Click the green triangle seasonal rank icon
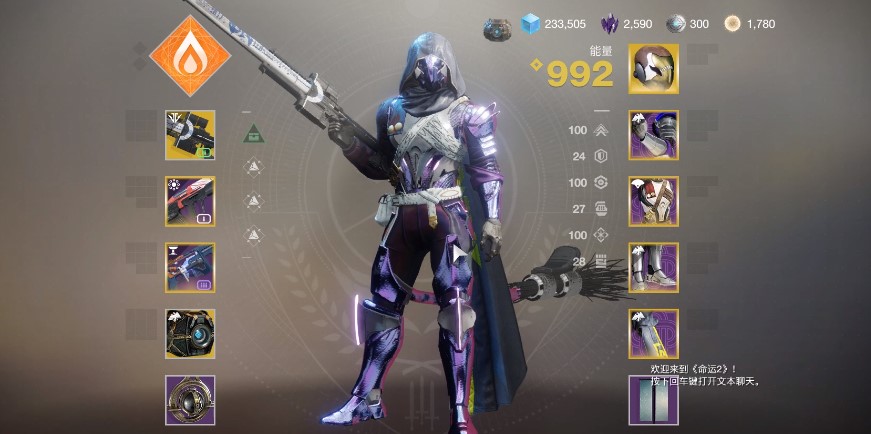The image size is (871, 434). (254, 131)
